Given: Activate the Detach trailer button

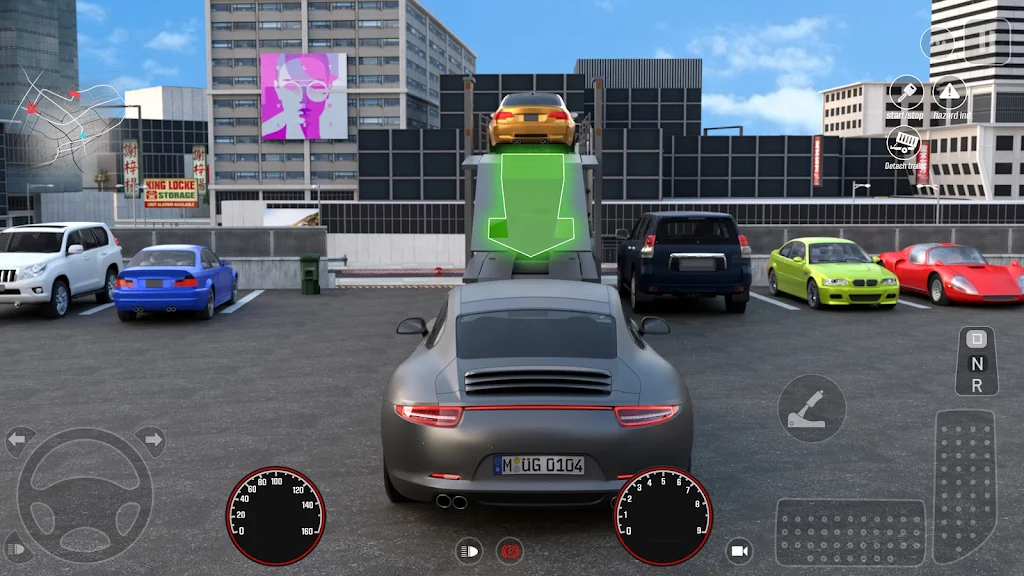Looking at the screenshot, I should click(x=905, y=142).
